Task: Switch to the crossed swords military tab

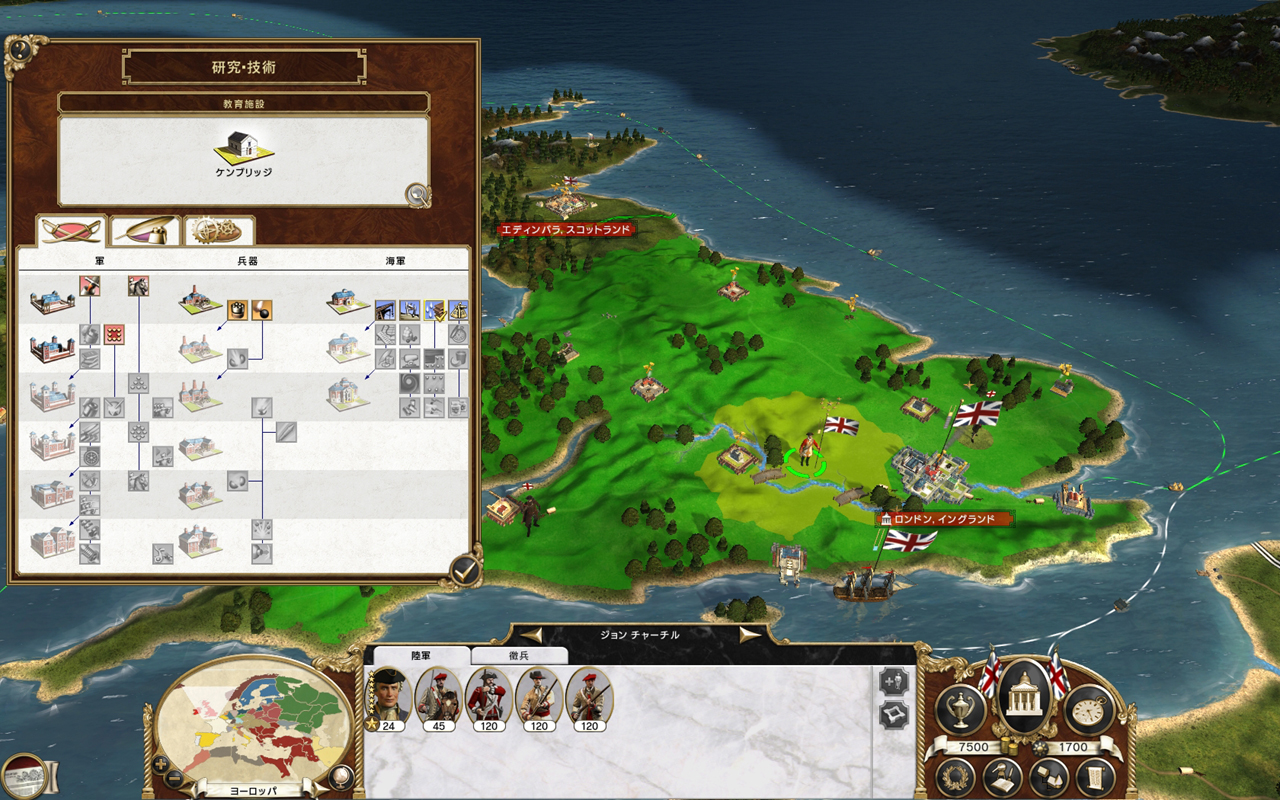Action: [x=72, y=231]
